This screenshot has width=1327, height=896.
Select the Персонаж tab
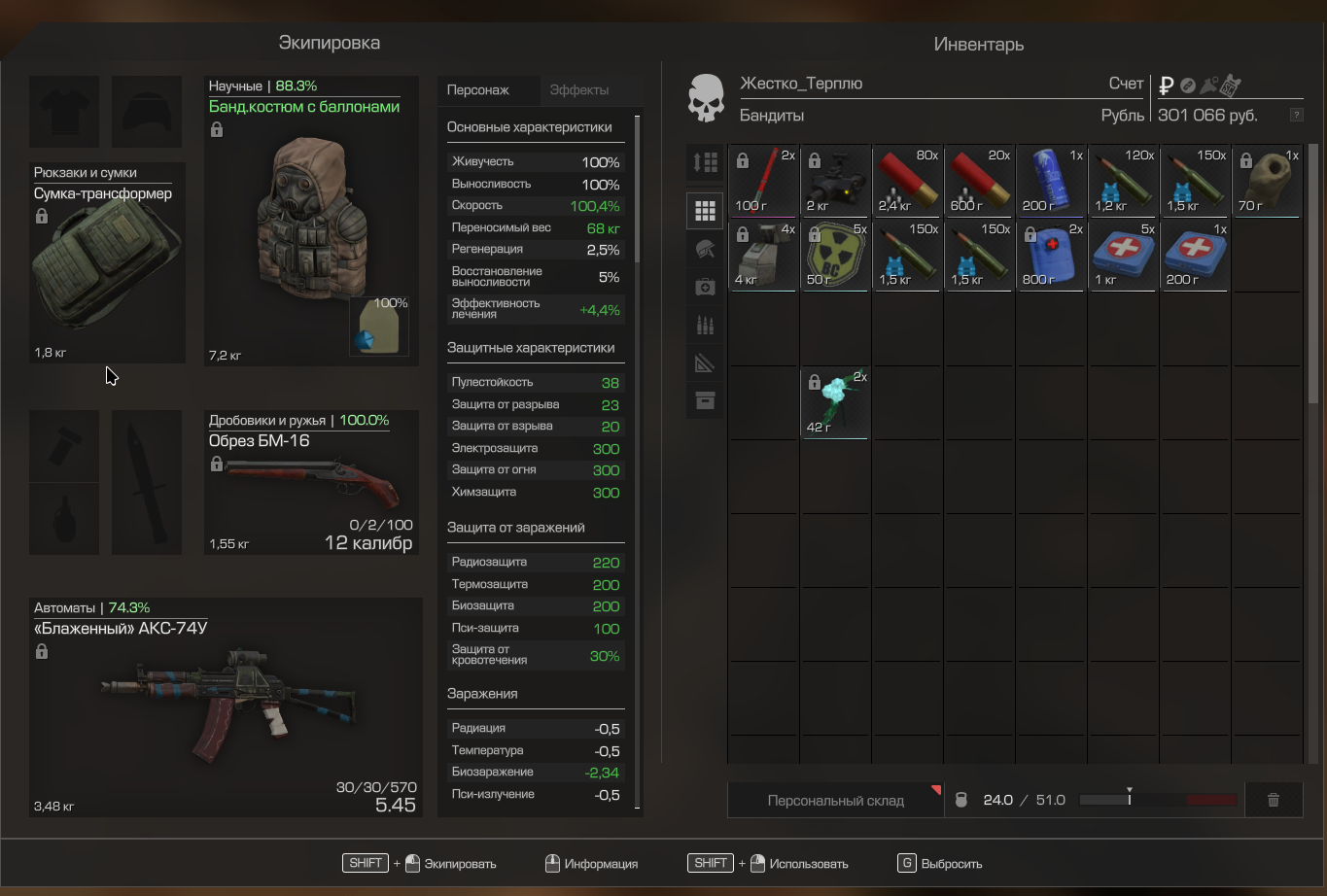478,90
